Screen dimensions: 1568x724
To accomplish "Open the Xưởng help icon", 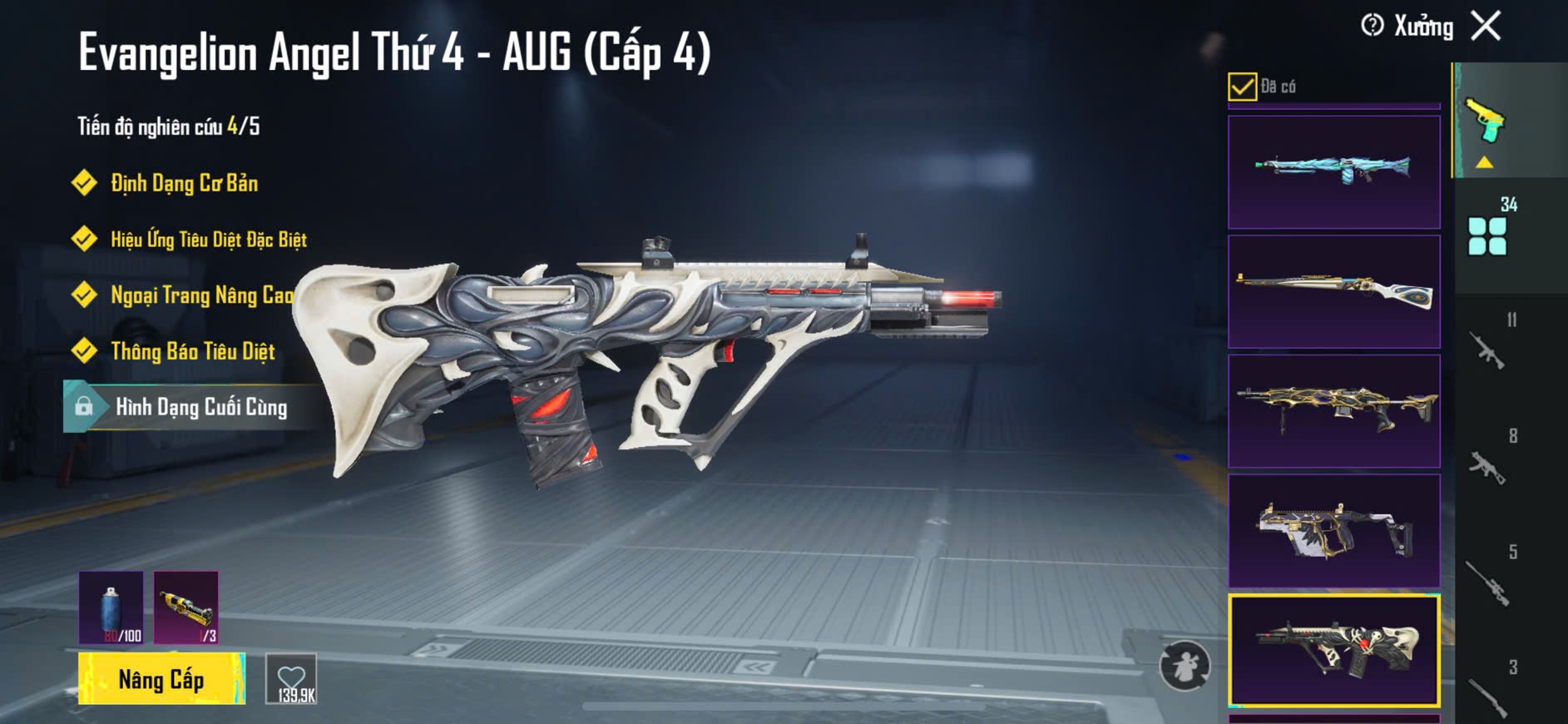I will 1373,26.
